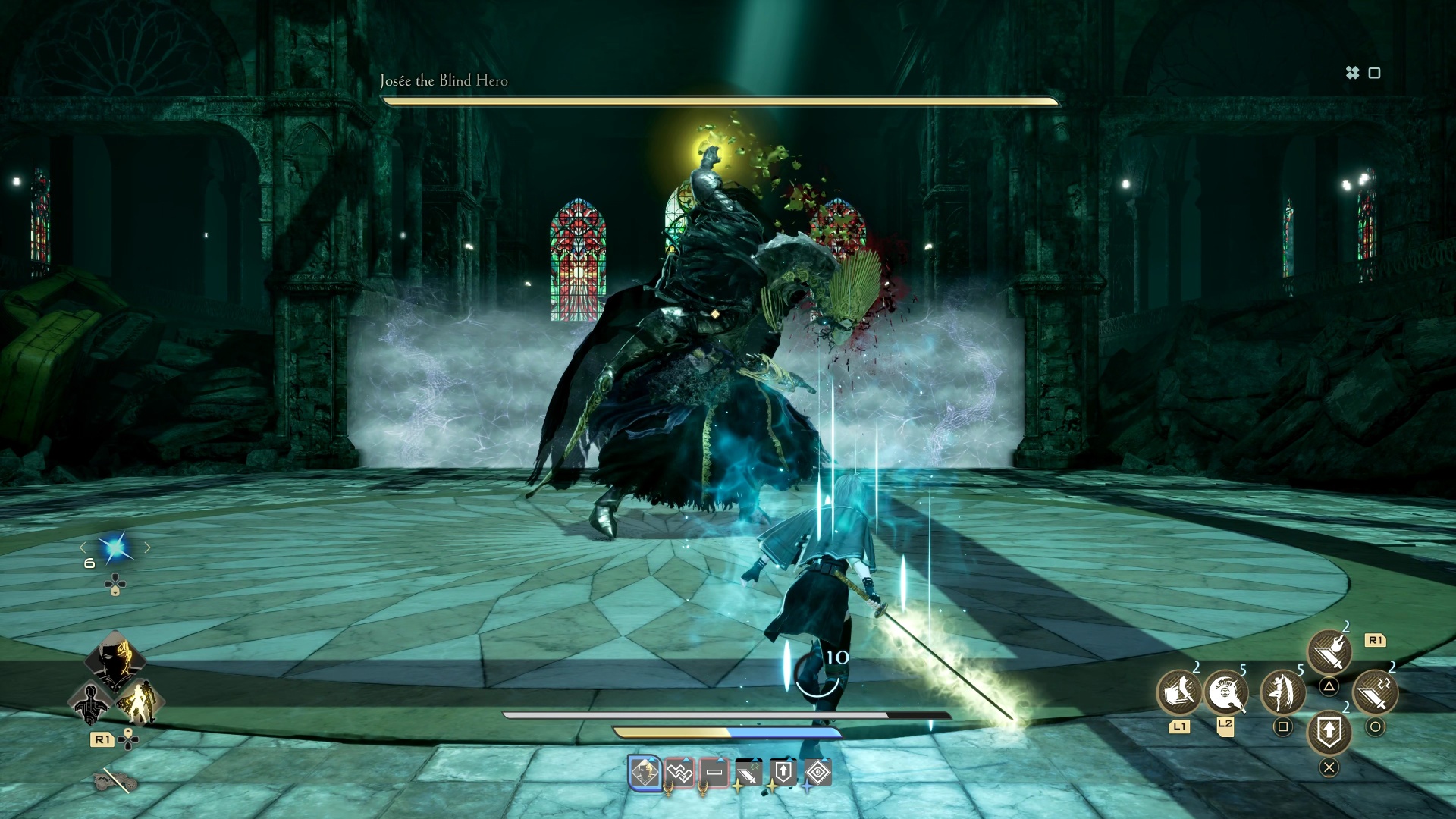Image resolution: width=1456 pixels, height=819 pixels.
Task: Open the crossed-out weapon icon bottom left
Action: [115, 780]
